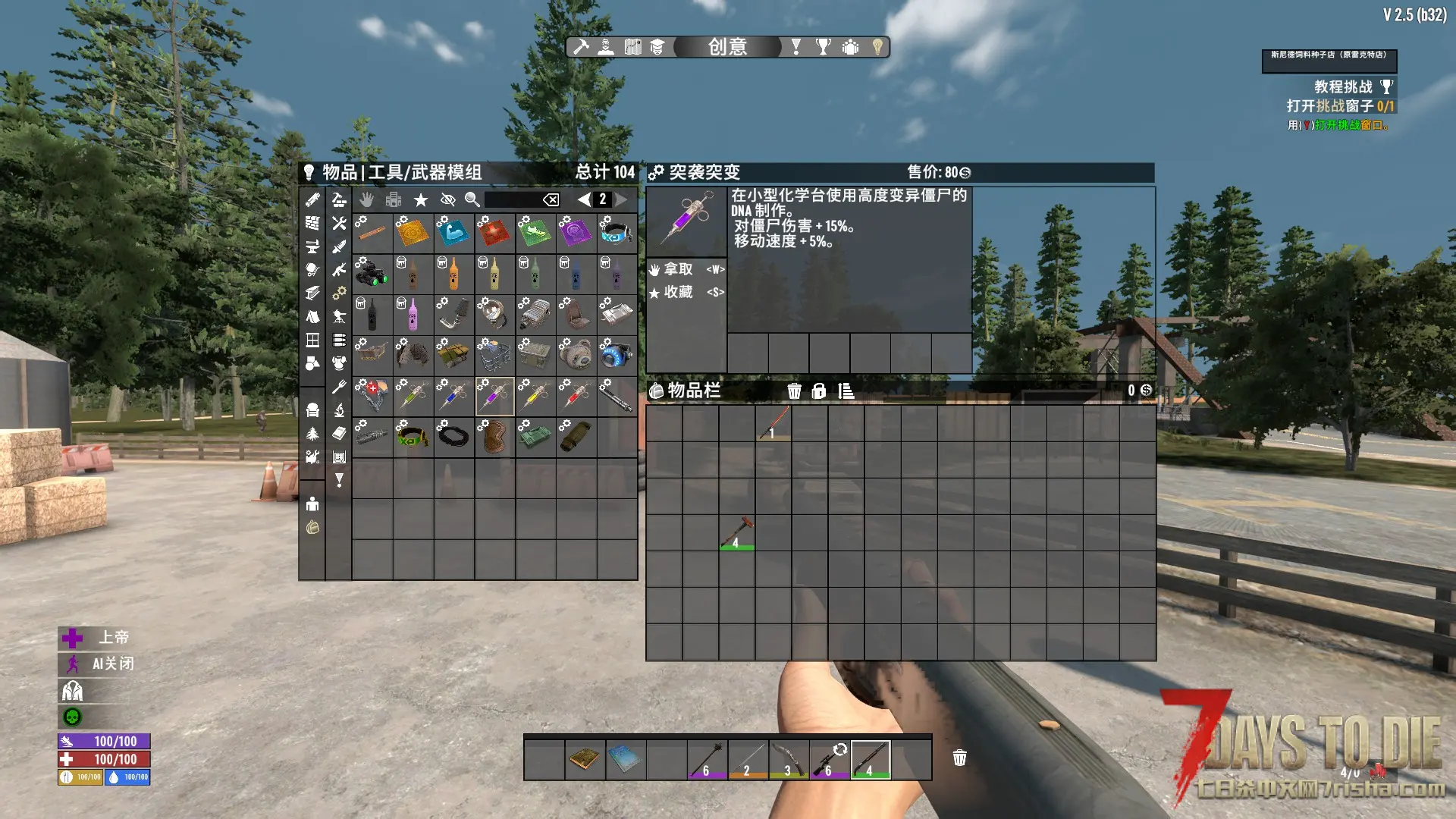Sort the inventory with sort button
Viewport: 1456px width, 819px height.
coord(846,391)
